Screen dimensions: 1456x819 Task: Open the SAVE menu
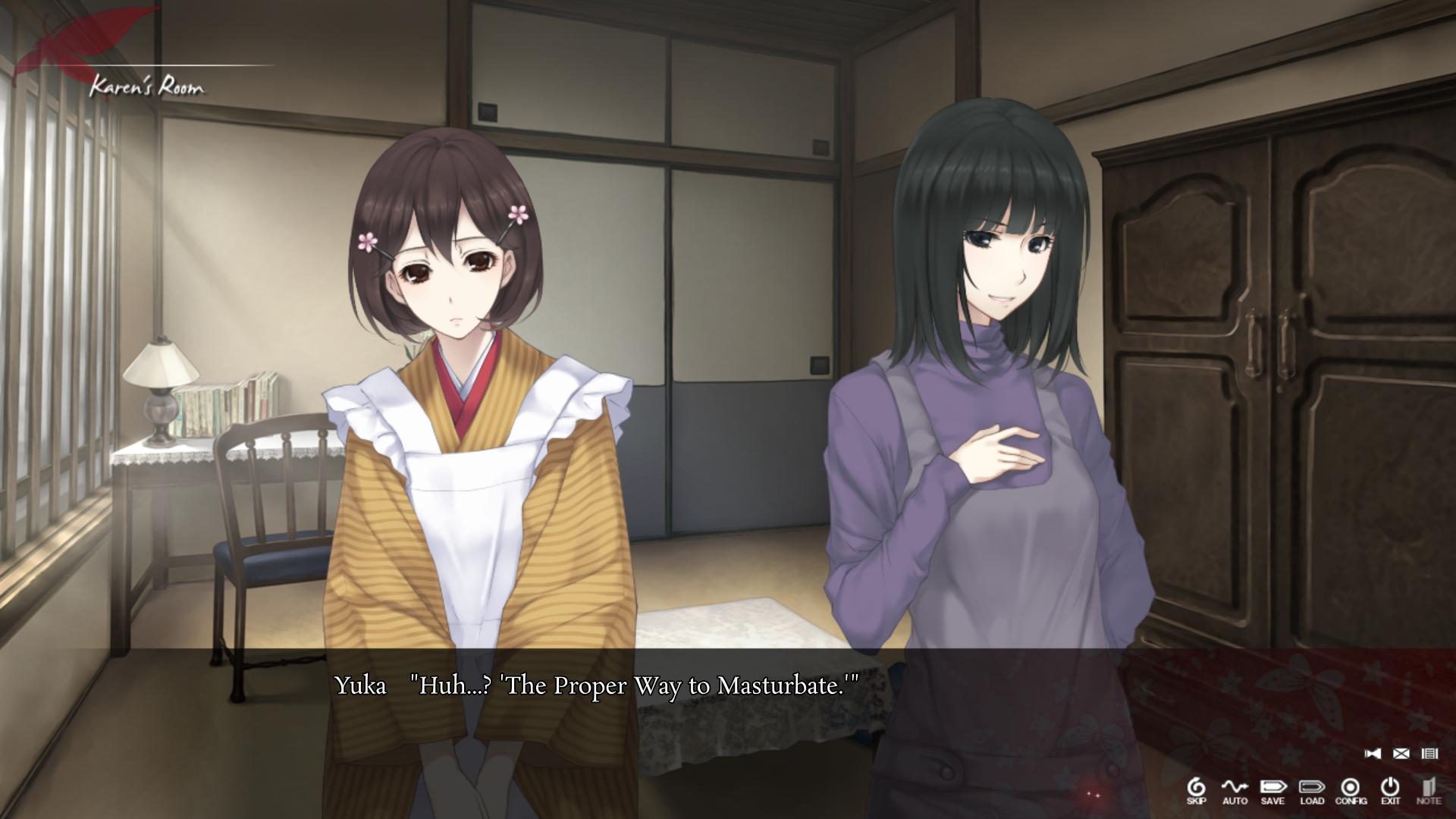coord(1273,789)
